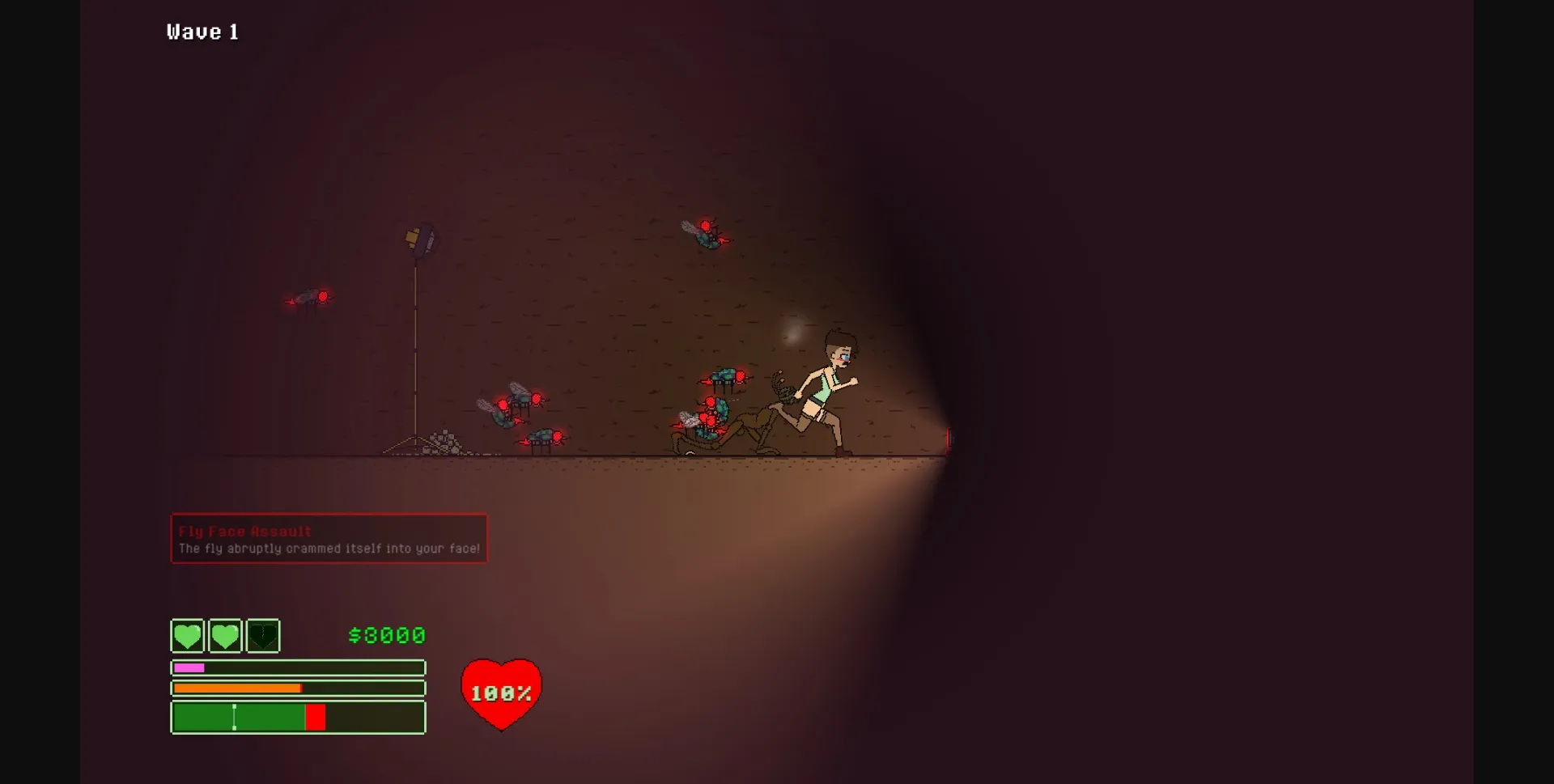The width and height of the screenshot is (1554, 784).
Task: Click the first green heart icon
Action: 187,636
